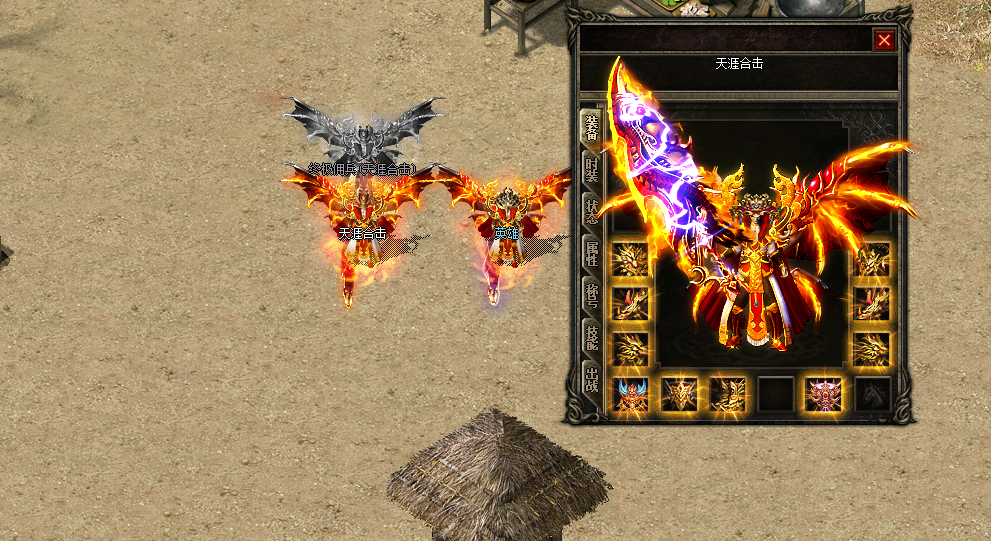
Task: Switch to the 技能 skills tab
Action: click(592, 338)
